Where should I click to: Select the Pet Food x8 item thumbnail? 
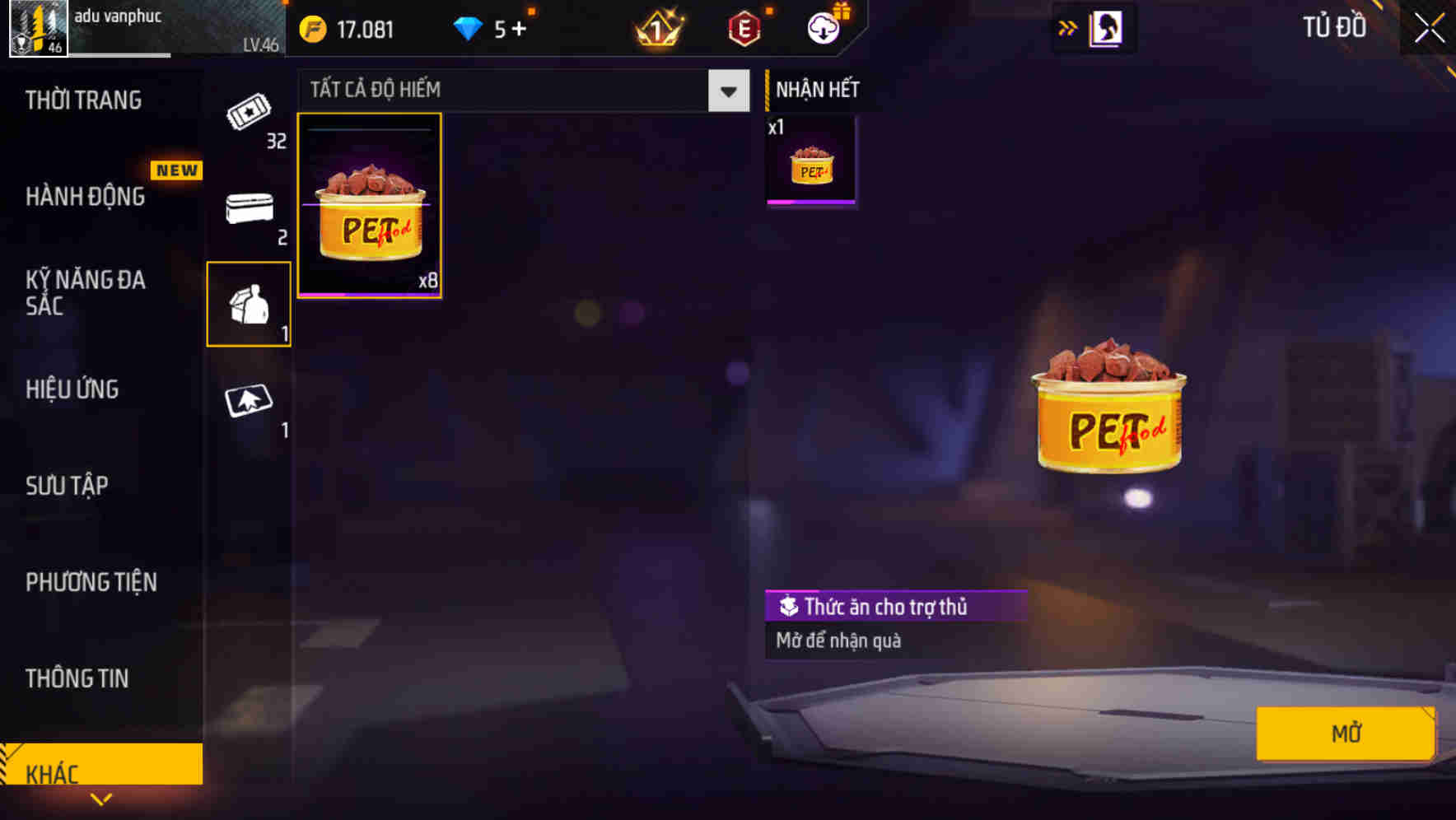pyautogui.click(x=369, y=206)
